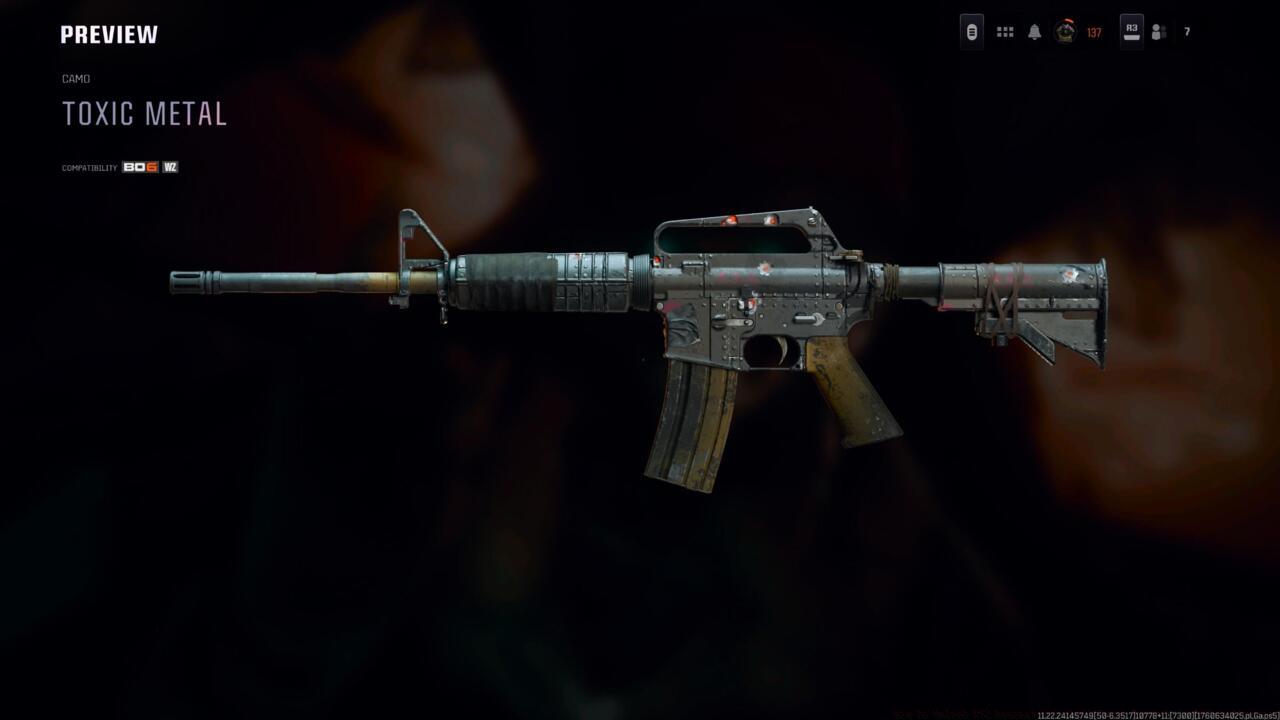Click the PREVIEW header
This screenshot has width=1280, height=720.
pos(108,33)
